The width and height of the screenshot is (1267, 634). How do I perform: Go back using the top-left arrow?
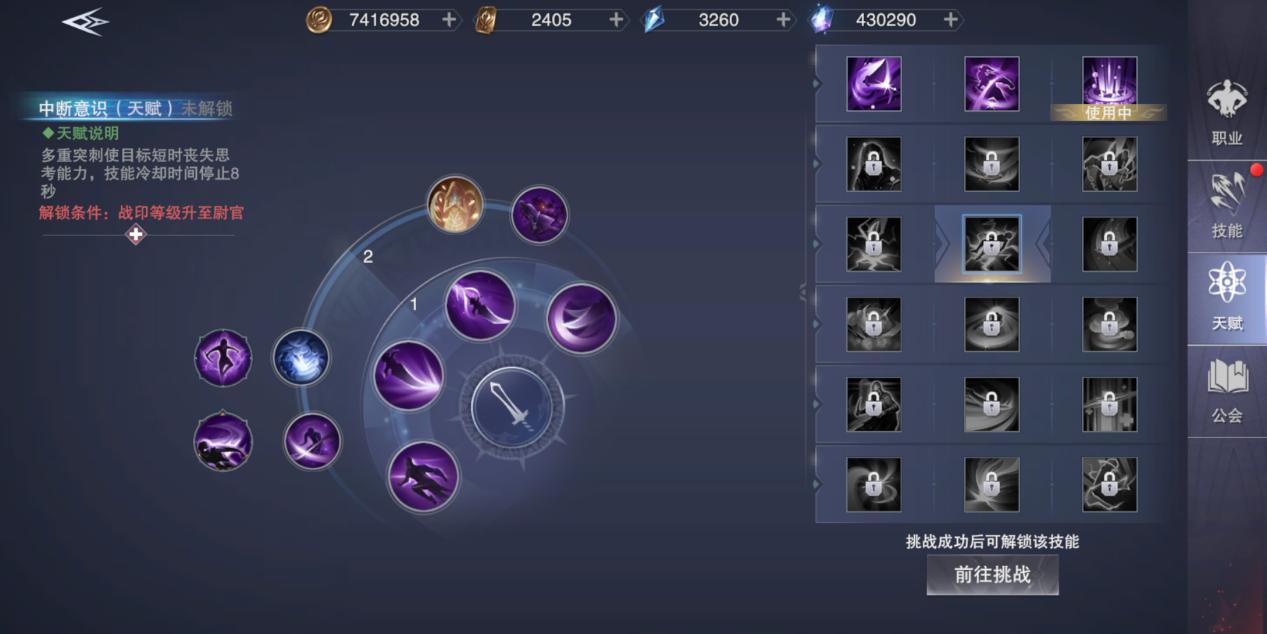pyautogui.click(x=85, y=21)
